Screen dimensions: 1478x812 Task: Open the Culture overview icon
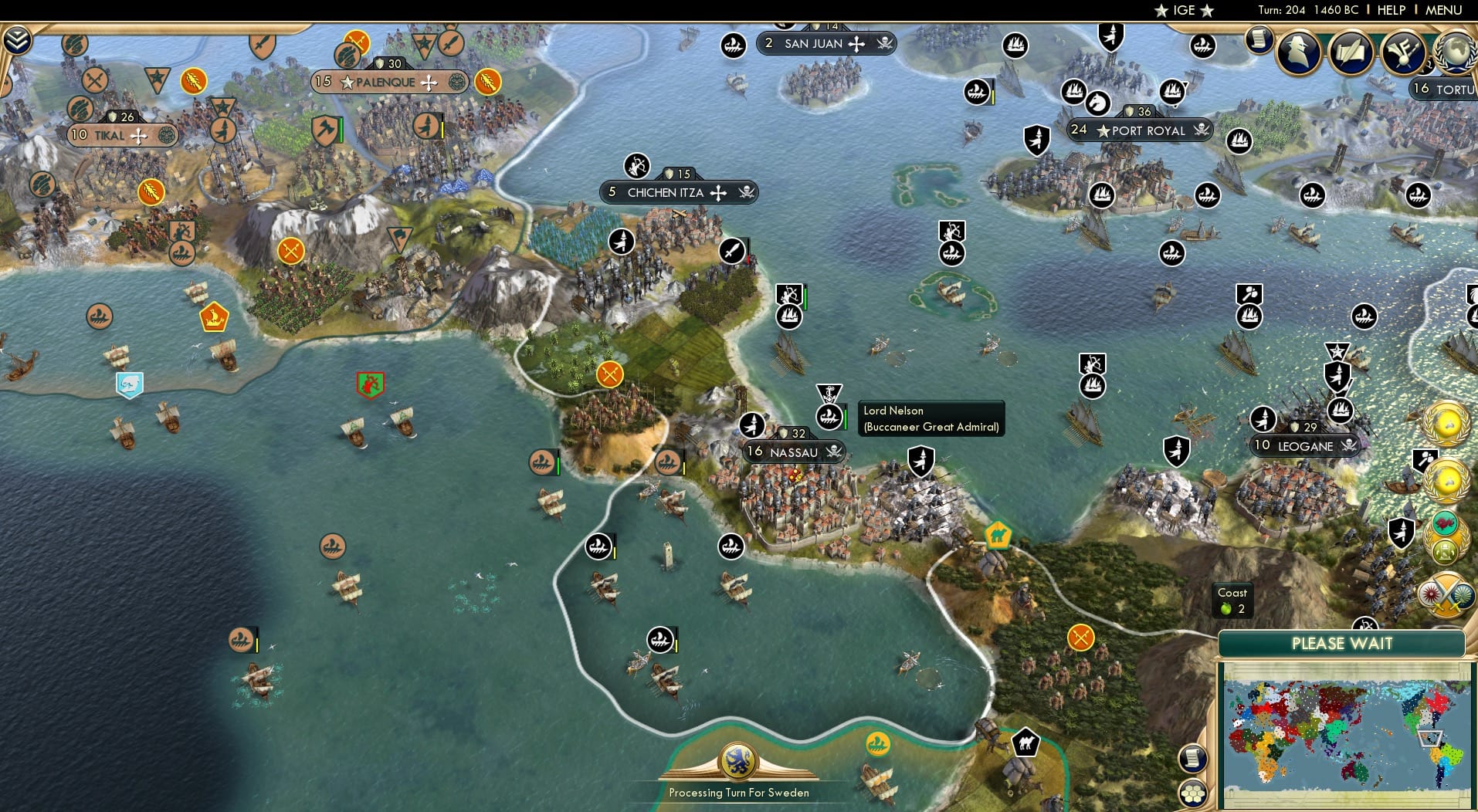click(1404, 50)
